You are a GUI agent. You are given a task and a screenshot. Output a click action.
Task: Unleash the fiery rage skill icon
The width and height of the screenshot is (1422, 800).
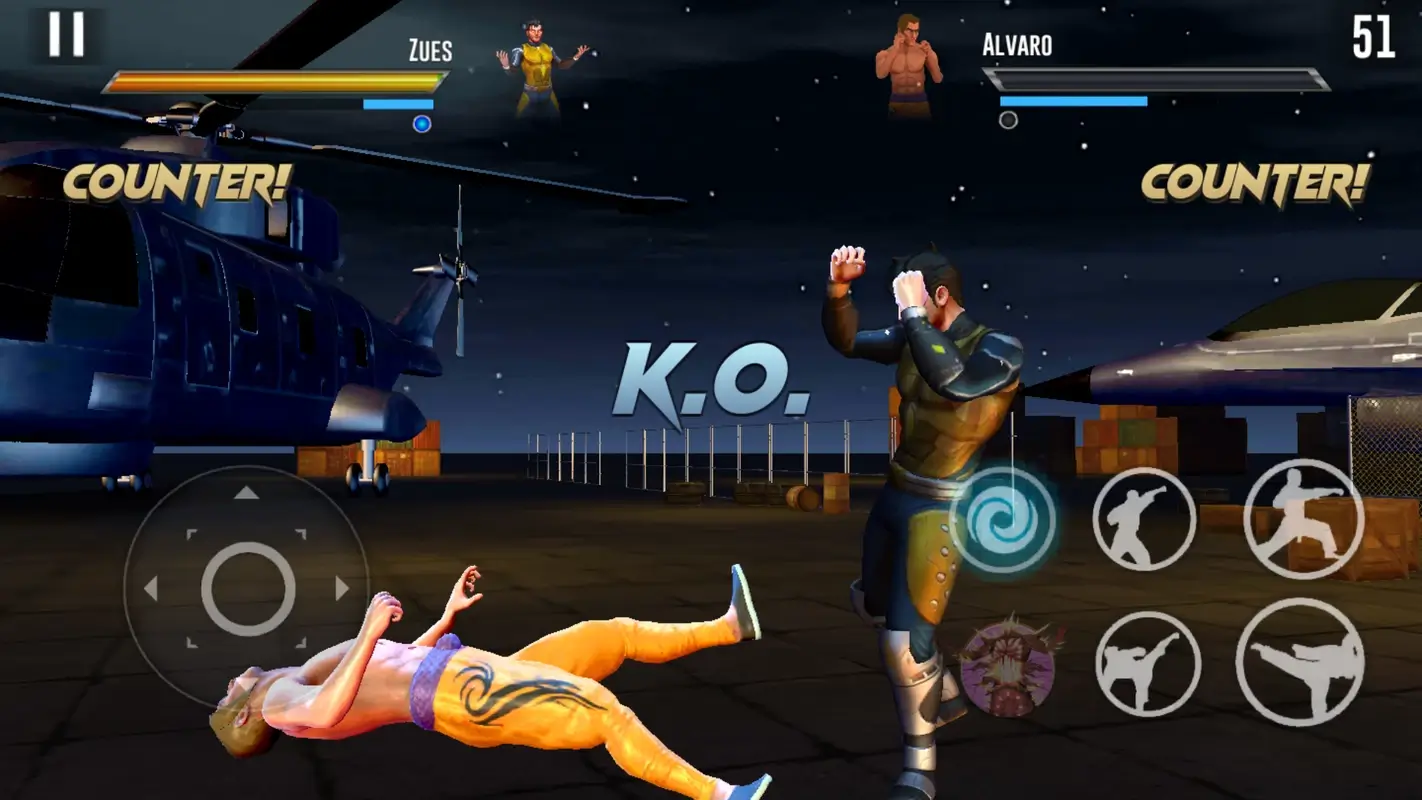(1010, 665)
